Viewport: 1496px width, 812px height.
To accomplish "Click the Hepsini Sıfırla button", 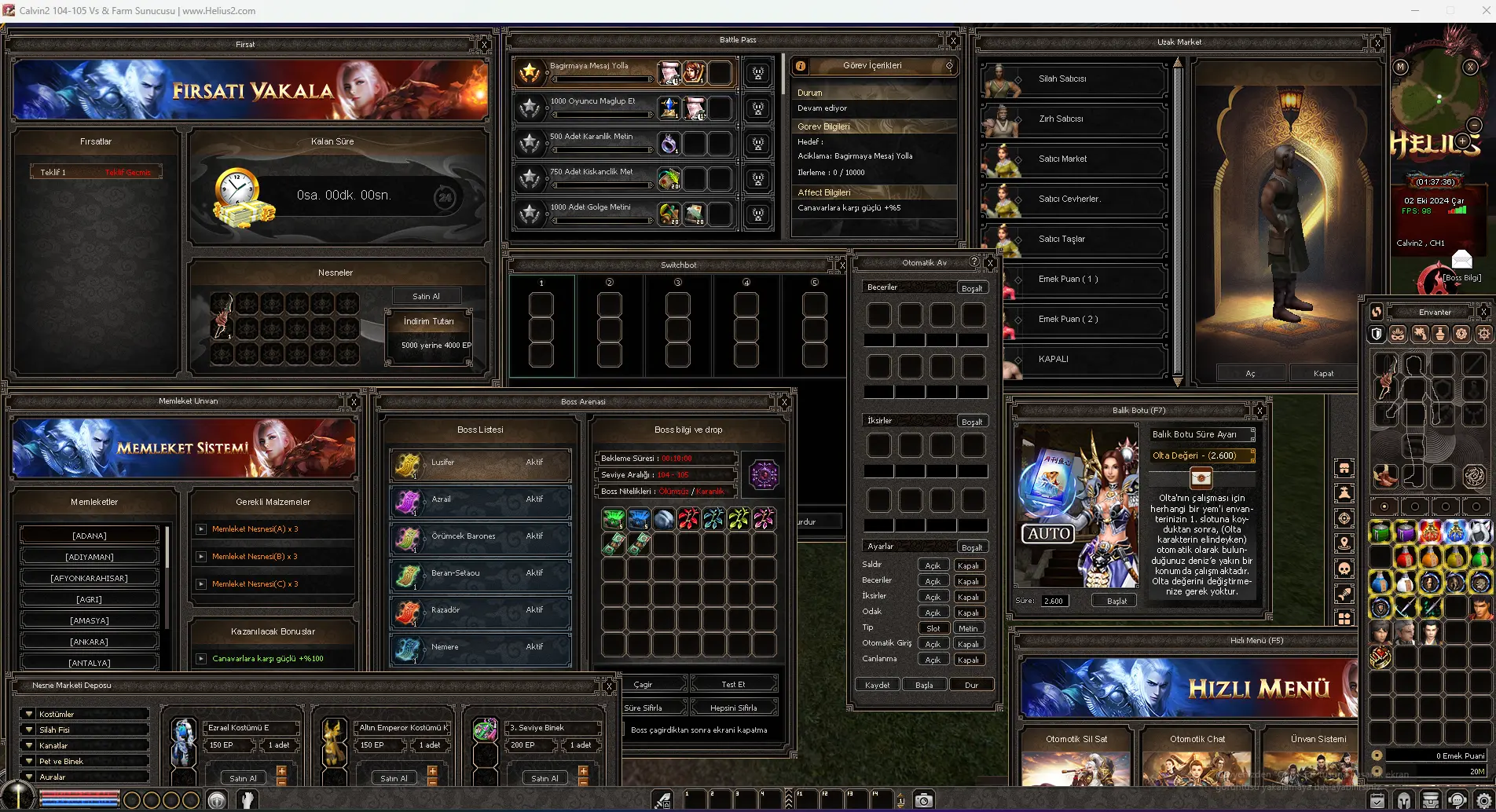I will coord(733,708).
